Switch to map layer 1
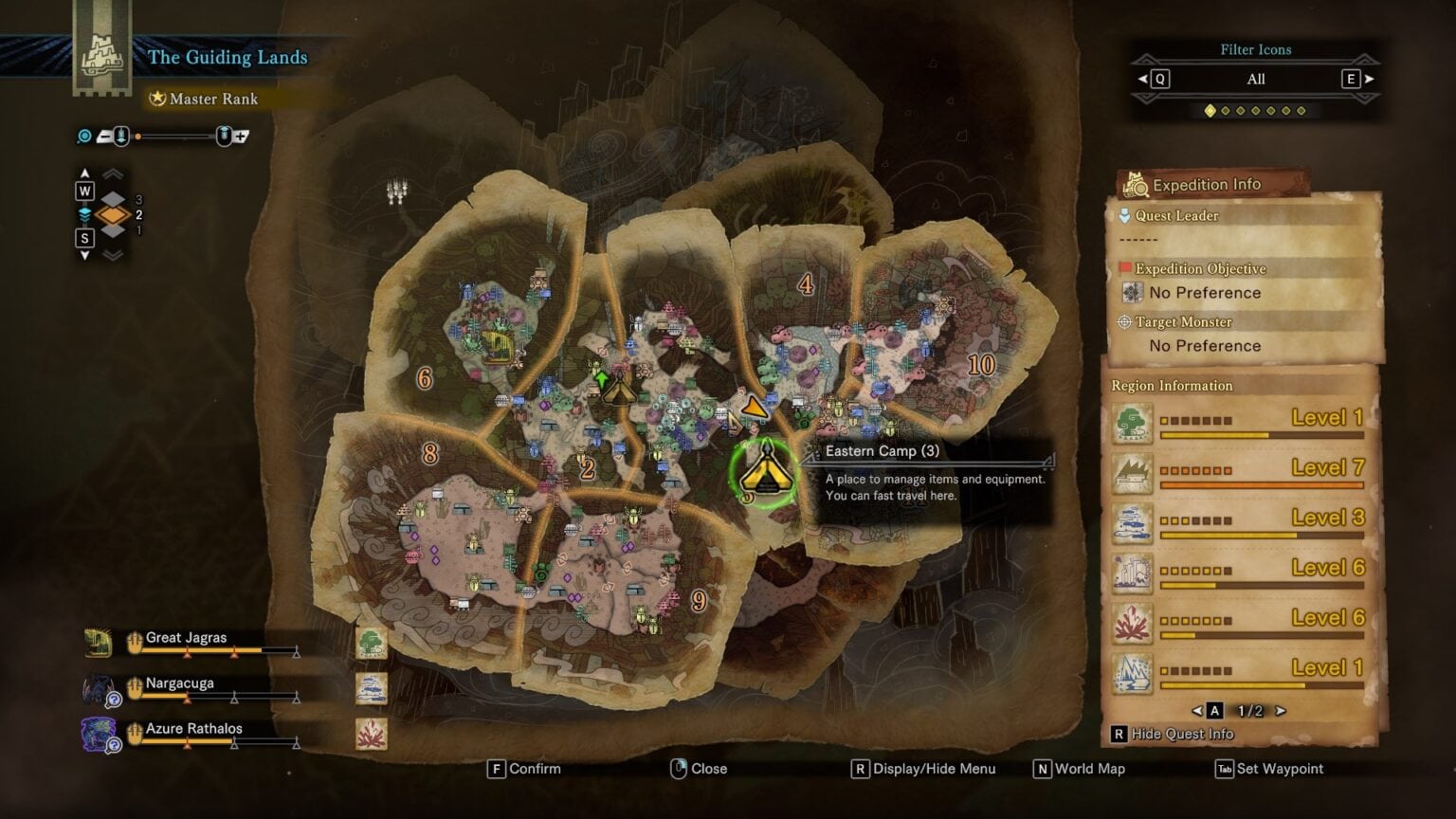This screenshot has width=1456, height=819. [x=112, y=229]
